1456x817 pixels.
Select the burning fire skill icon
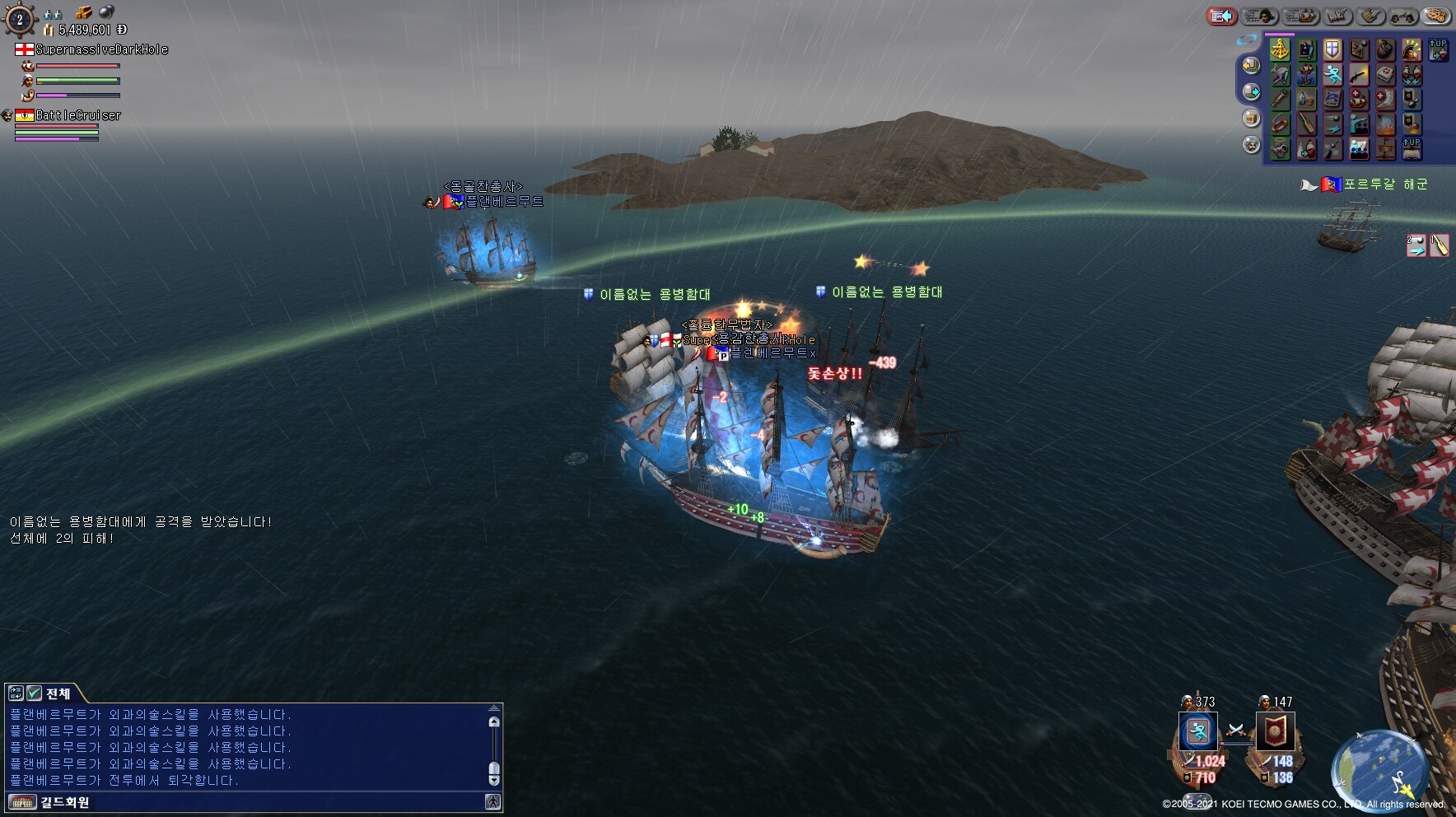[x=1385, y=124]
